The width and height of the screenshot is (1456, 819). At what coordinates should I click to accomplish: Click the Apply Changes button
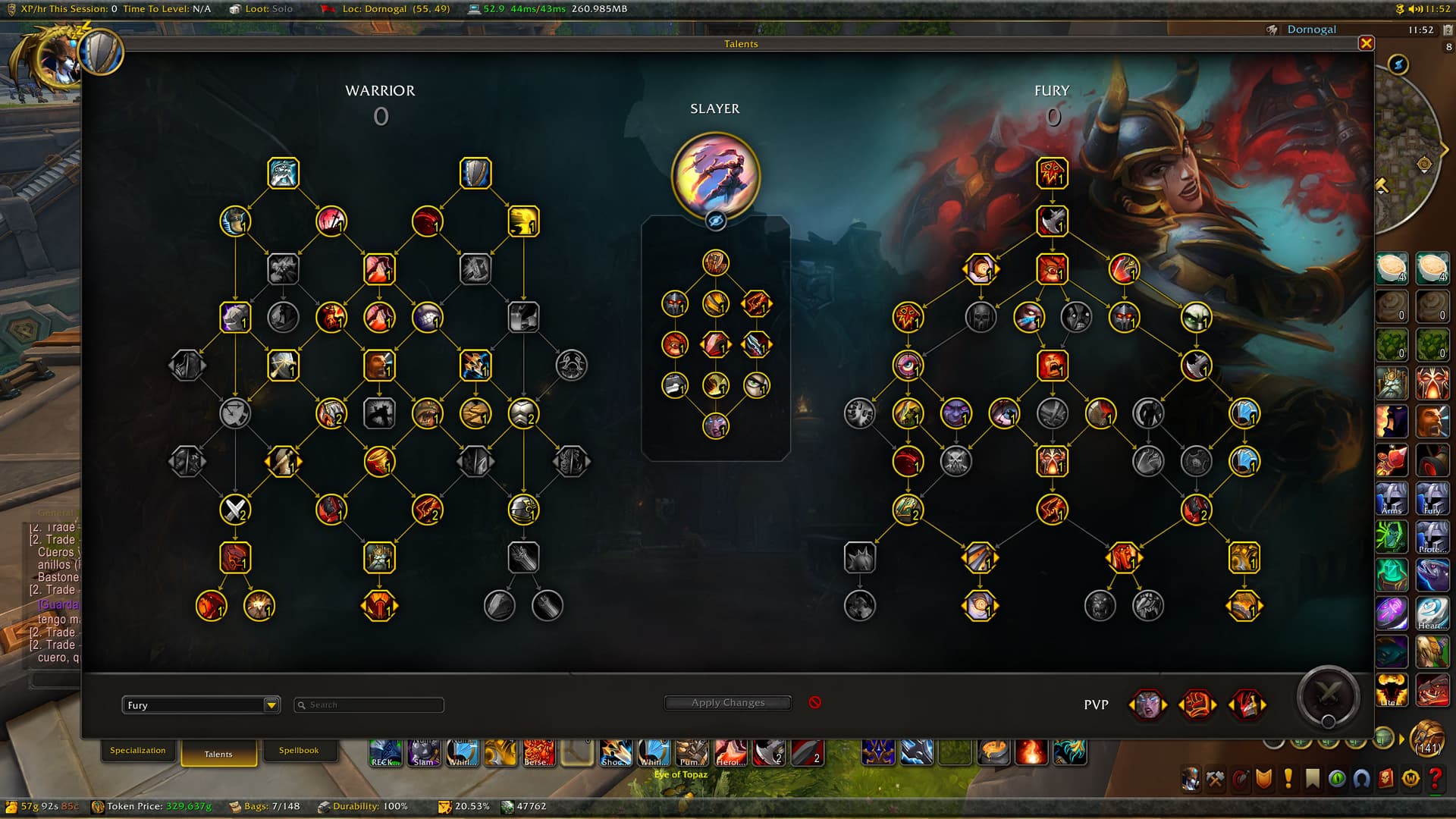click(728, 703)
